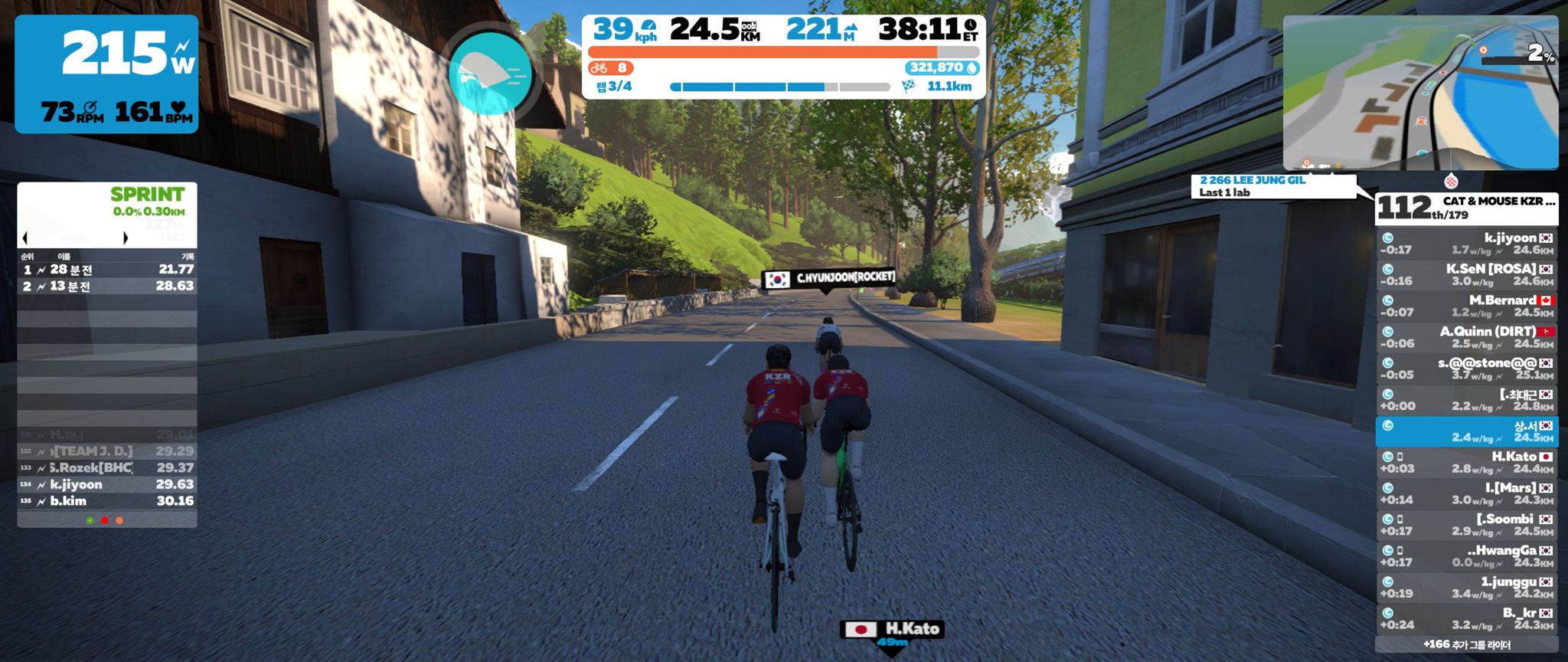Select the [.Soombi rider row

pos(1466,525)
